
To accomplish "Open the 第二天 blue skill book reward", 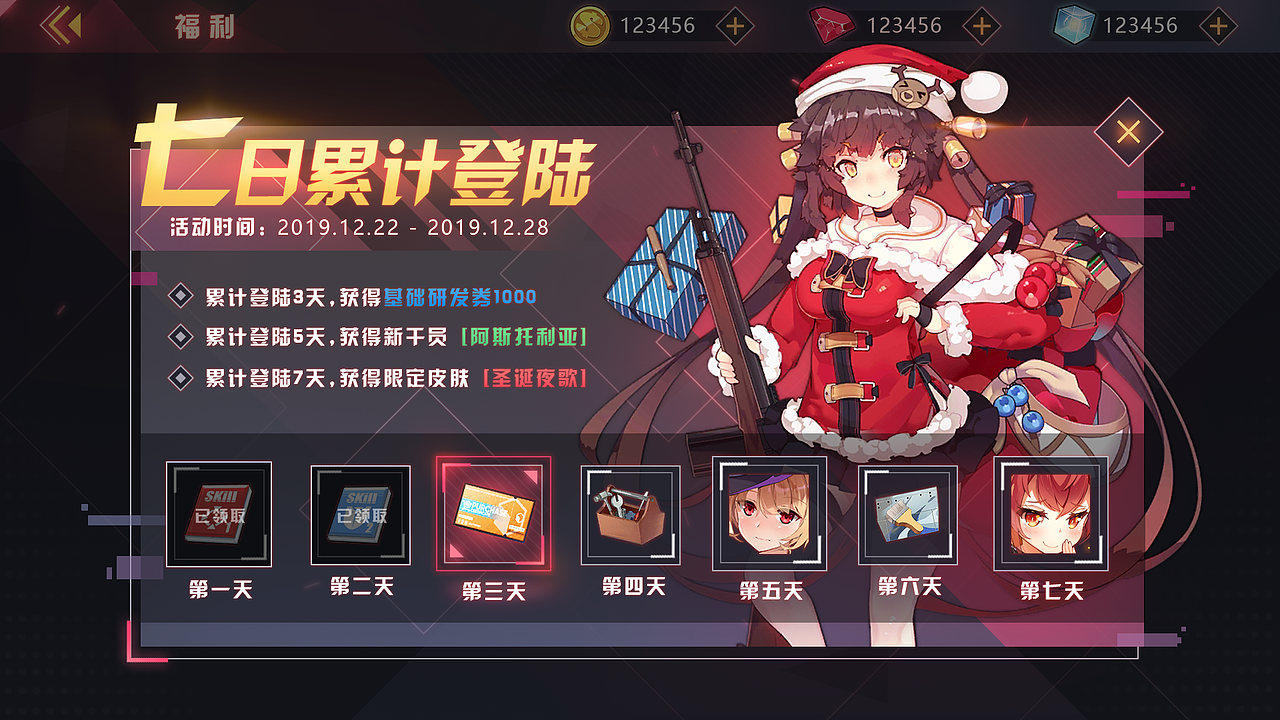I will 361,513.
